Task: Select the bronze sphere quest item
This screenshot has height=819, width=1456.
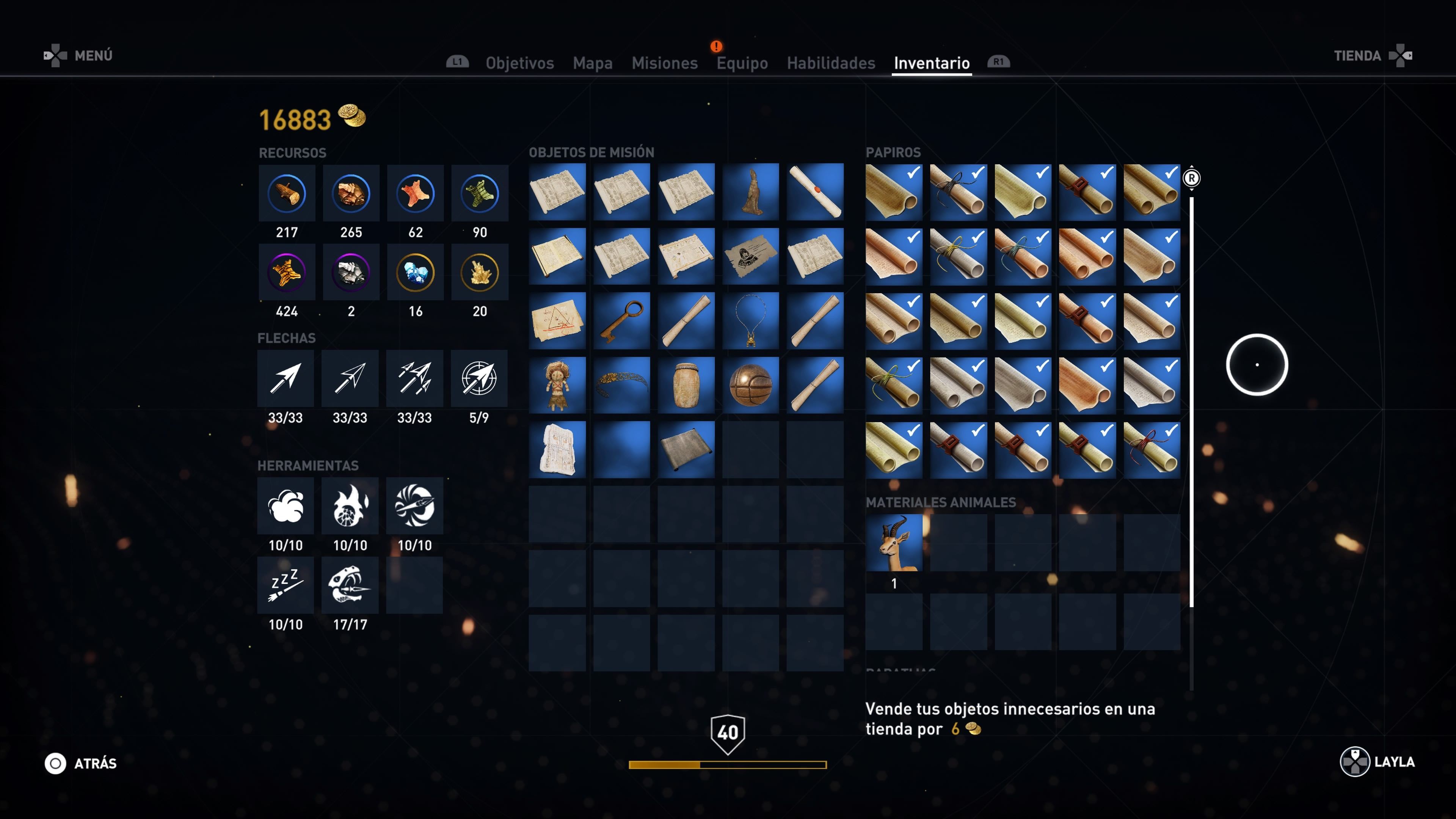Action: coord(750,385)
